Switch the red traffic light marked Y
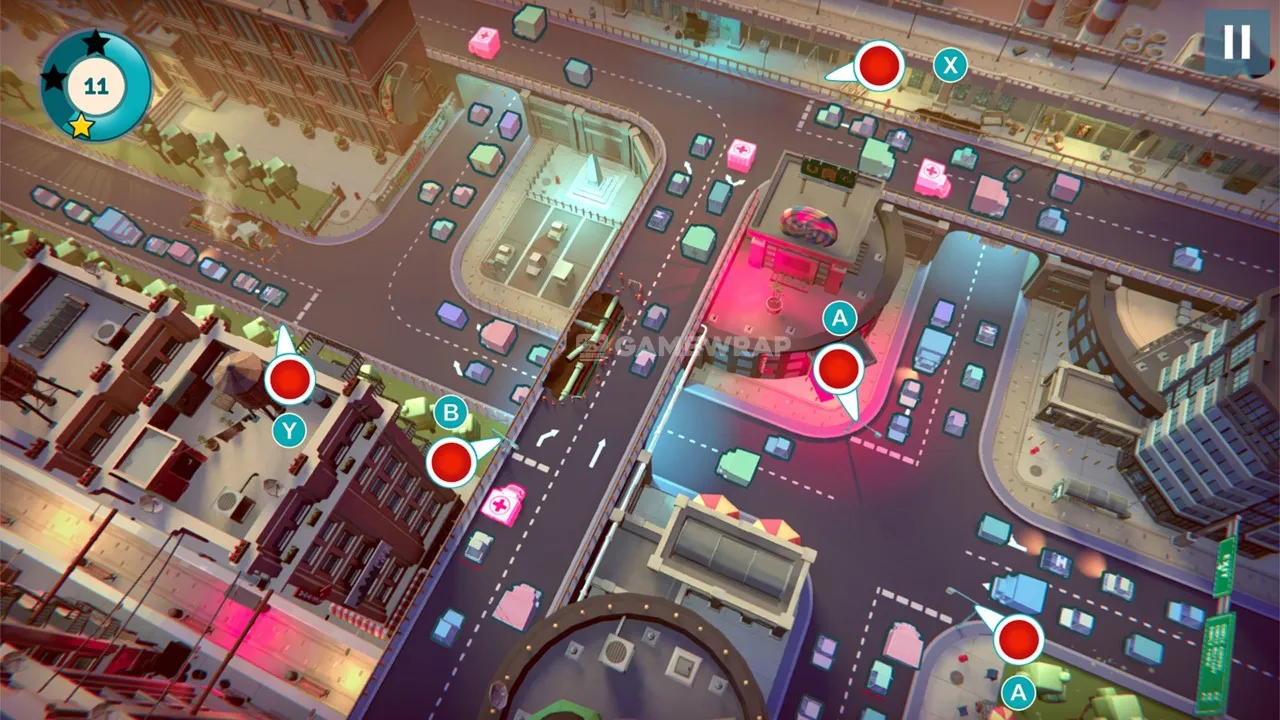 tap(290, 380)
